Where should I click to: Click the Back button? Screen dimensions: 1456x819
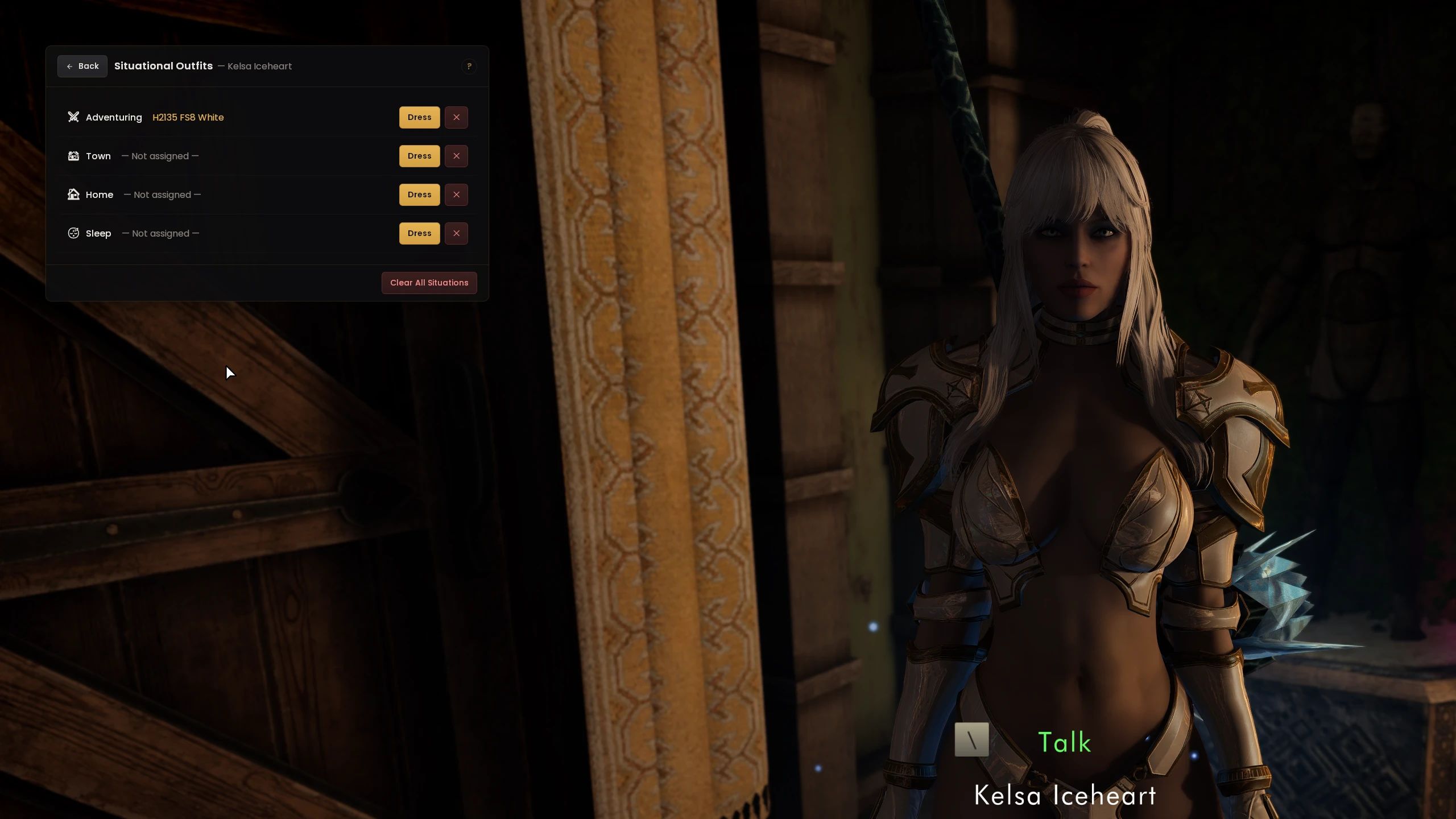pos(82,66)
